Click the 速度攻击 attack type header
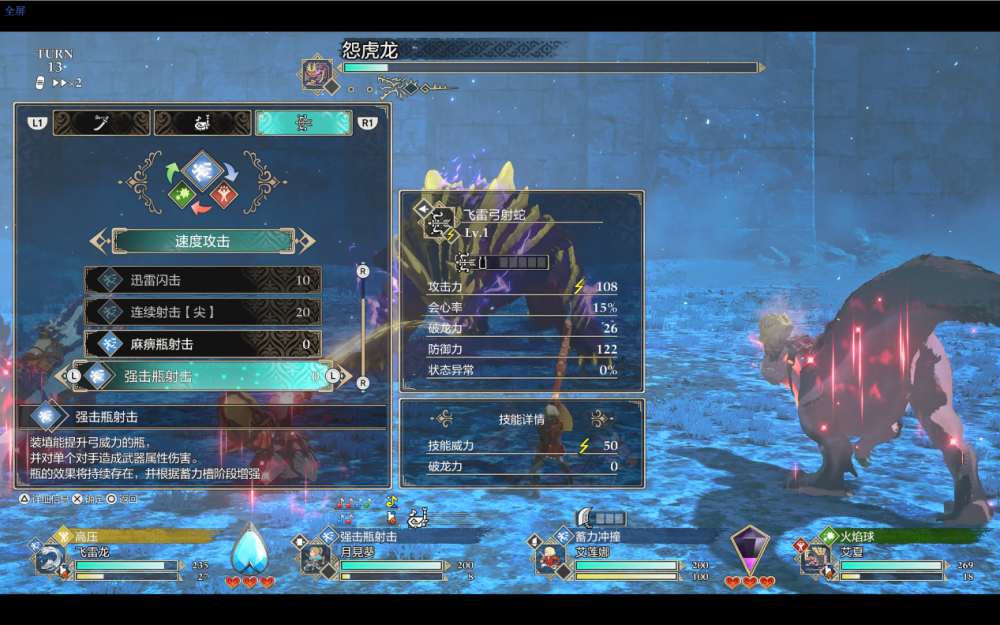The width and height of the screenshot is (1000, 625). coord(203,241)
